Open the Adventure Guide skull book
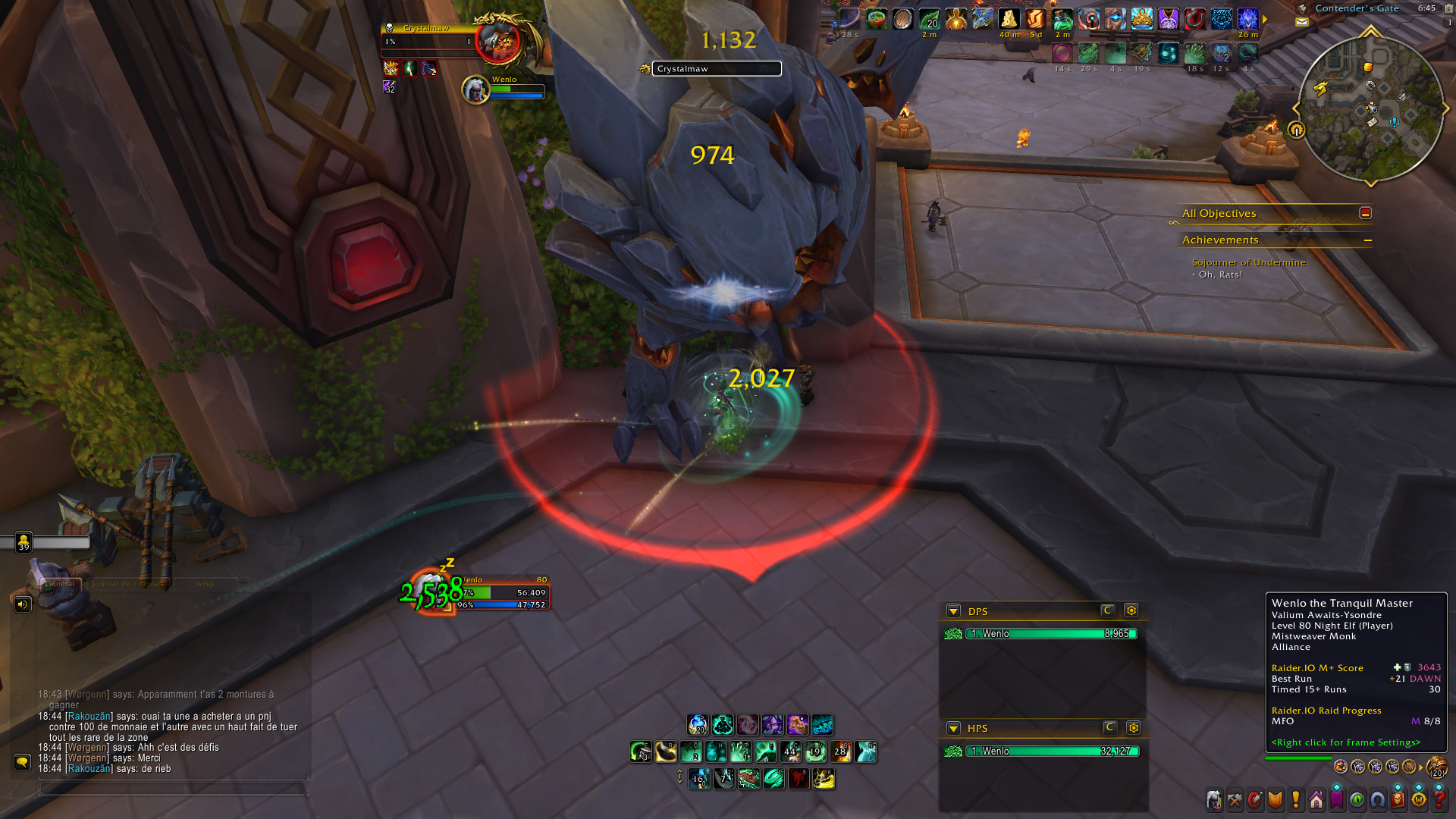The height and width of the screenshot is (819, 1456). 1398,800
